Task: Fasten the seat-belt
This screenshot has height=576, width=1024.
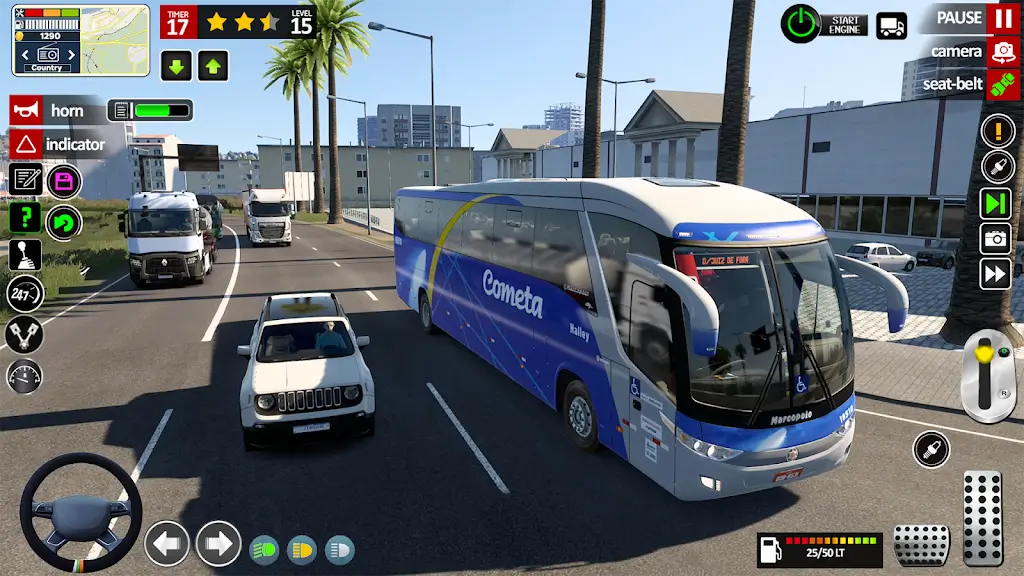Action: coord(1002,84)
